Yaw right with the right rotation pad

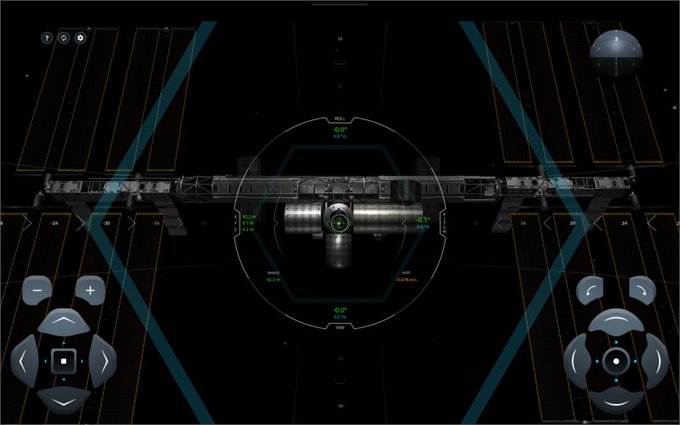[x=654, y=360]
